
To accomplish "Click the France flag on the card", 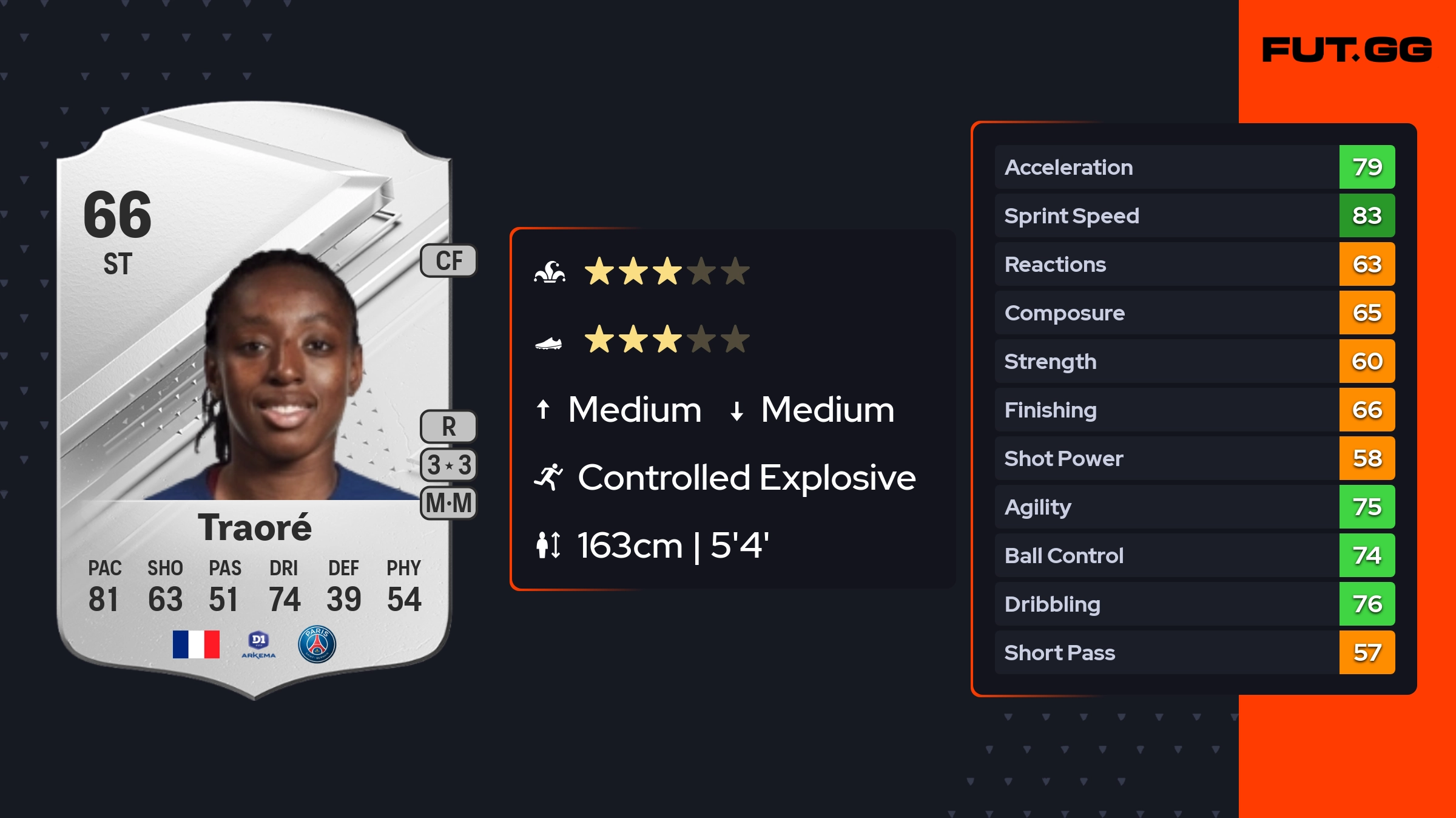I will 196,644.
